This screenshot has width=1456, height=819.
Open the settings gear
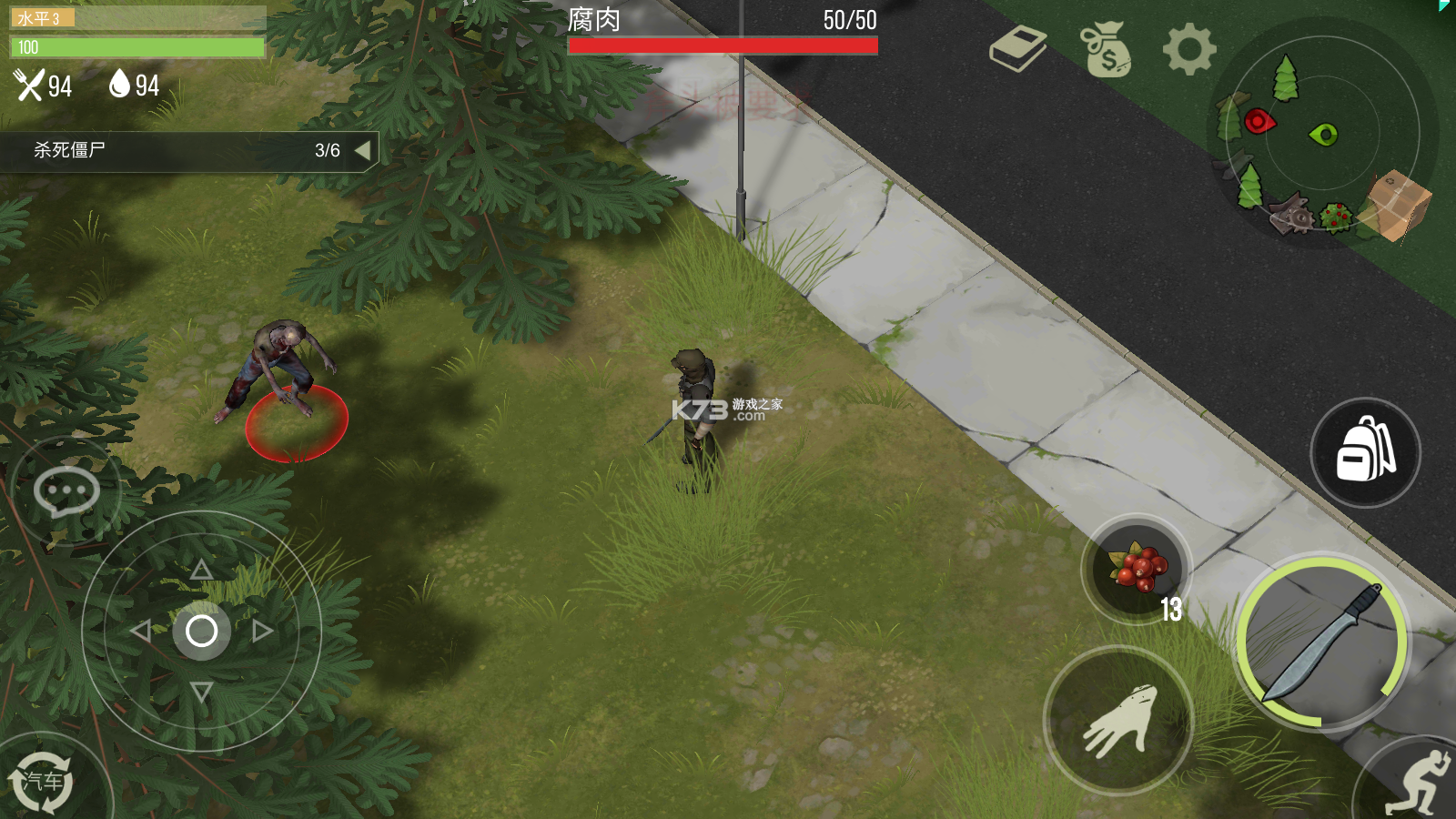pos(1189,49)
